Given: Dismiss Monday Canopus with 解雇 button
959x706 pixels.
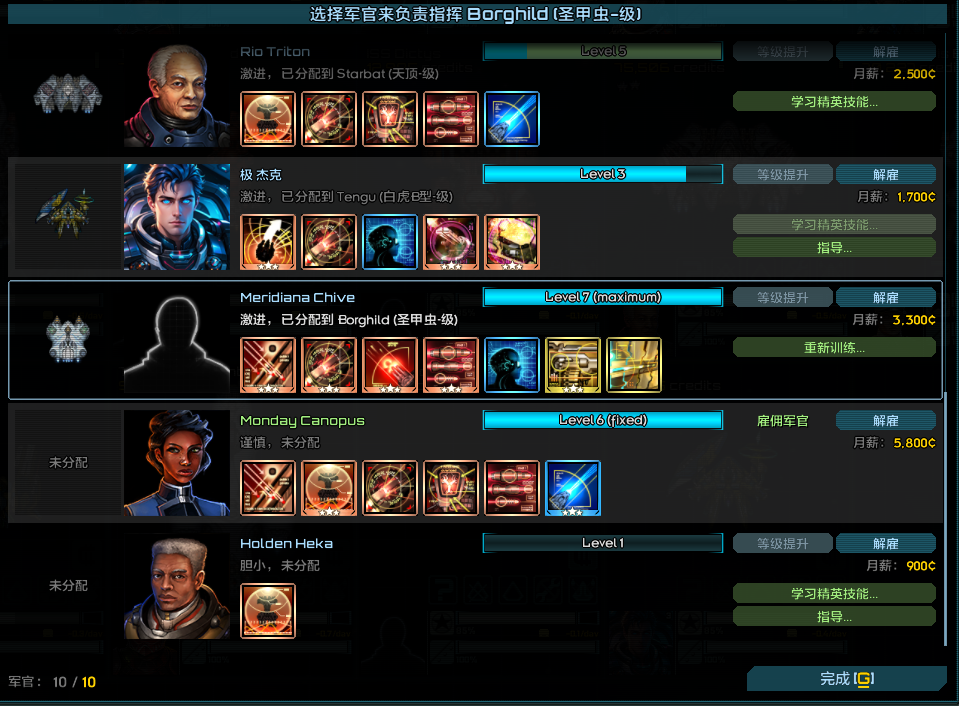Looking at the screenshot, I should click(885, 421).
